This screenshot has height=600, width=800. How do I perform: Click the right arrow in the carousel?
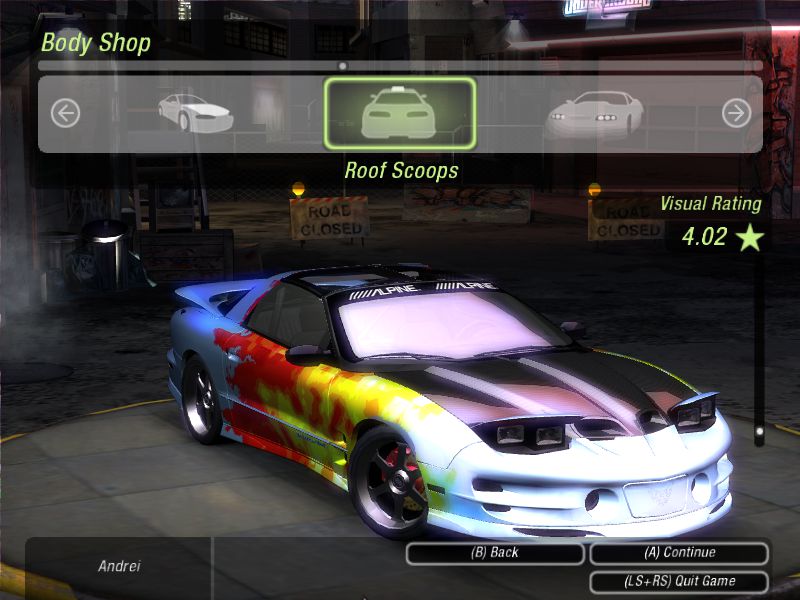(736, 113)
